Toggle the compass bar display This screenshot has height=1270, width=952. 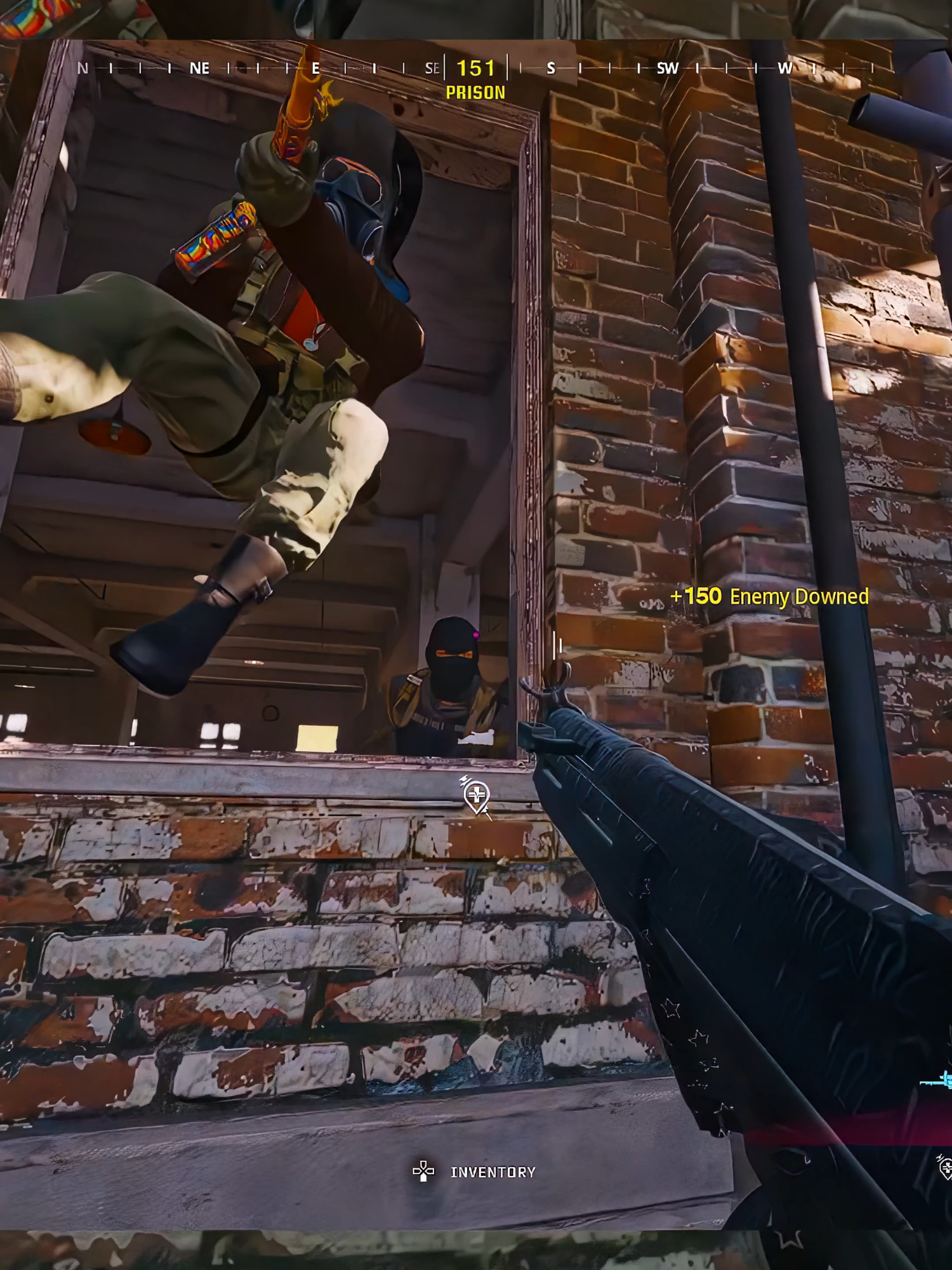pos(476,68)
